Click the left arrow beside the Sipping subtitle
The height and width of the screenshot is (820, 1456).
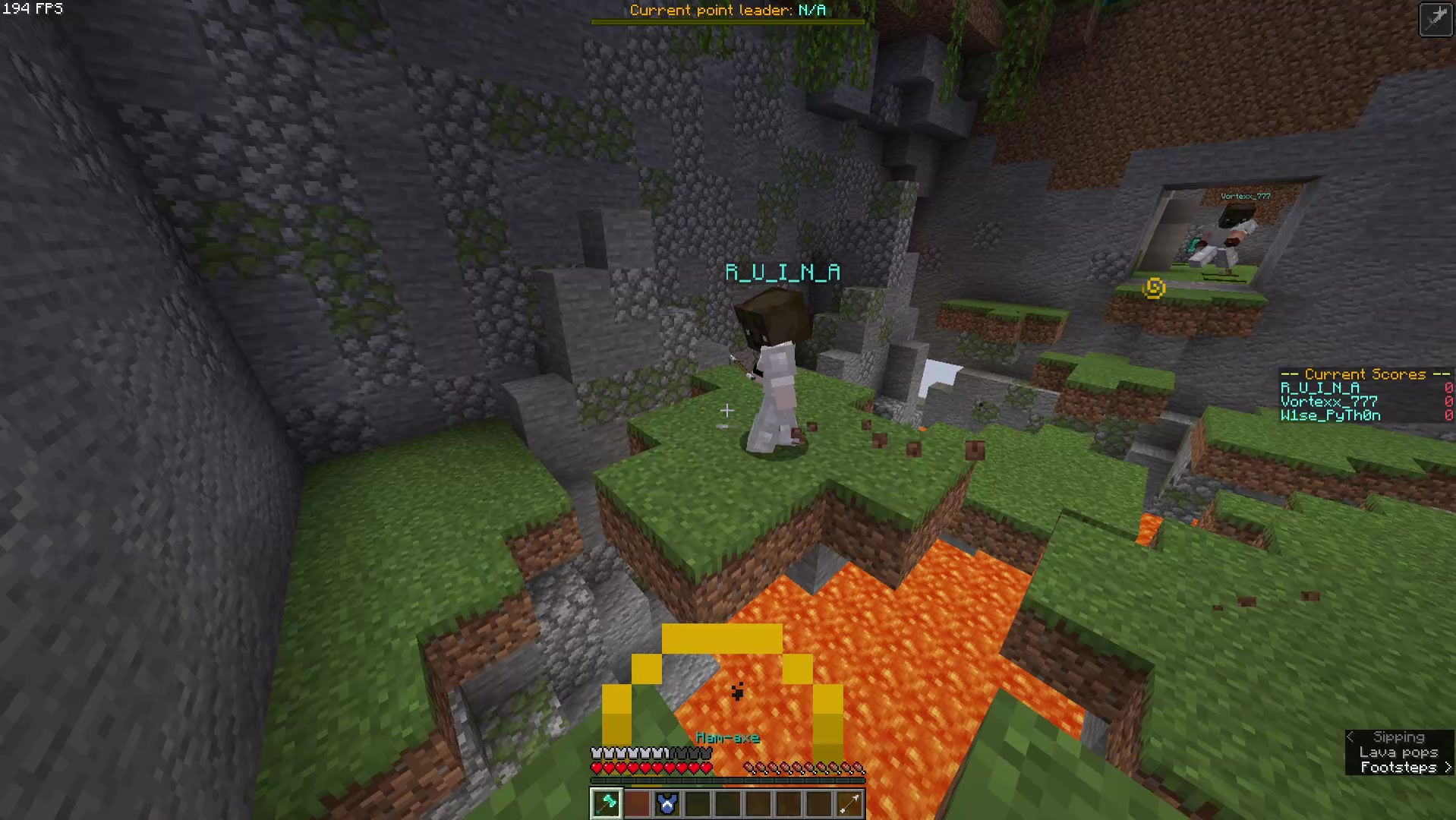(x=1350, y=736)
